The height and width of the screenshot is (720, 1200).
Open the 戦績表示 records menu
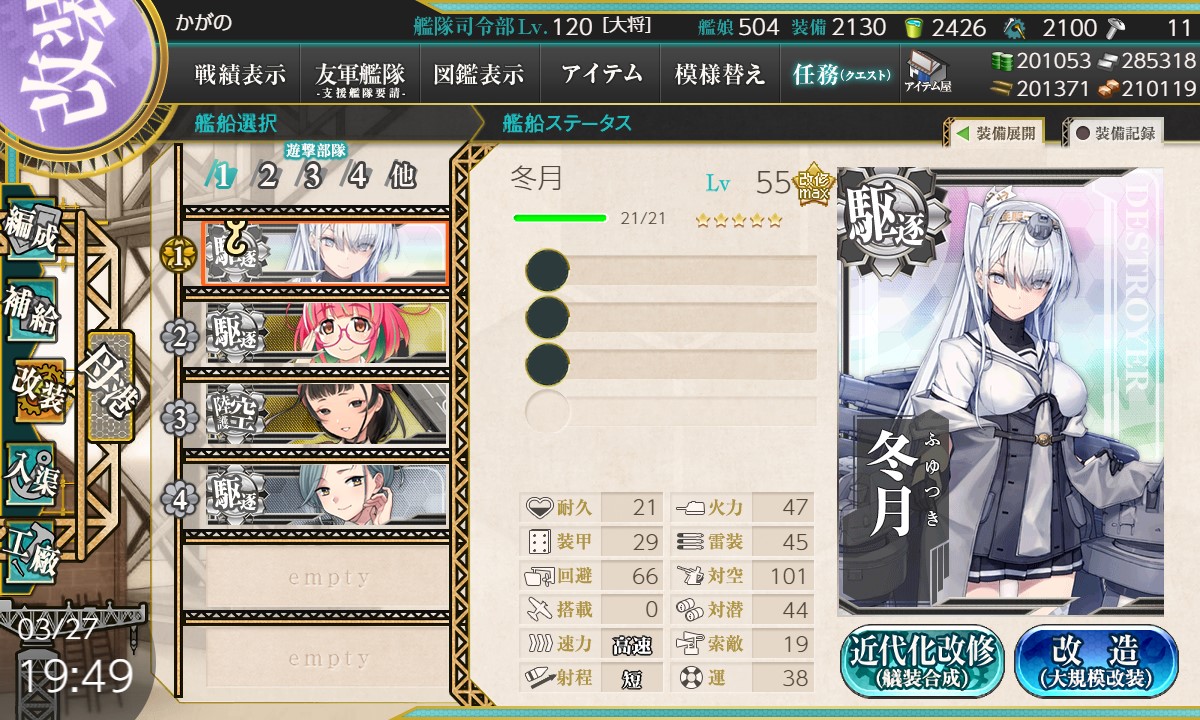click(x=240, y=74)
